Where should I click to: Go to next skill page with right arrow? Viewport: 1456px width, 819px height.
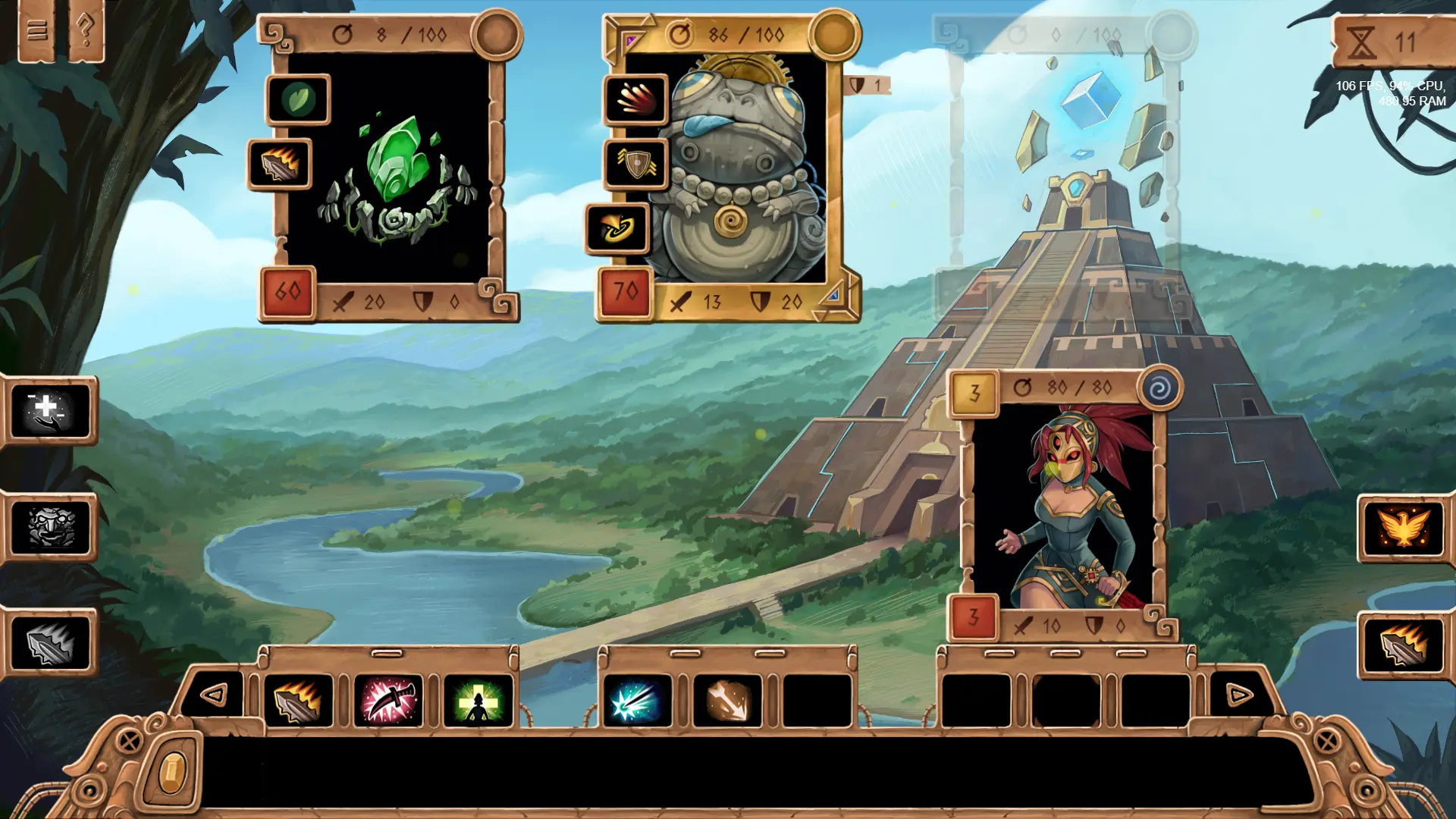[1239, 694]
